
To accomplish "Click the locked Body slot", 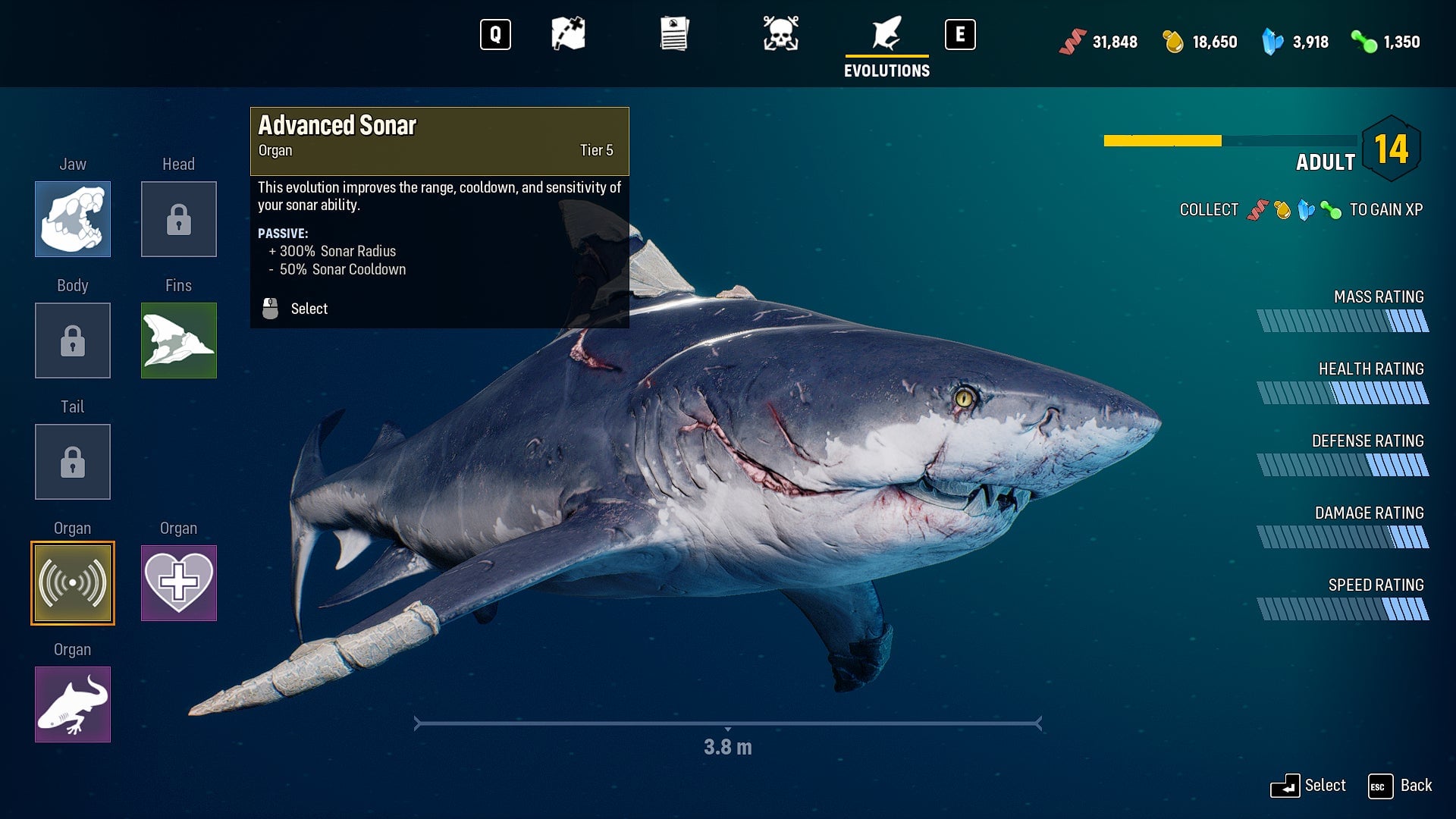I will (72, 340).
